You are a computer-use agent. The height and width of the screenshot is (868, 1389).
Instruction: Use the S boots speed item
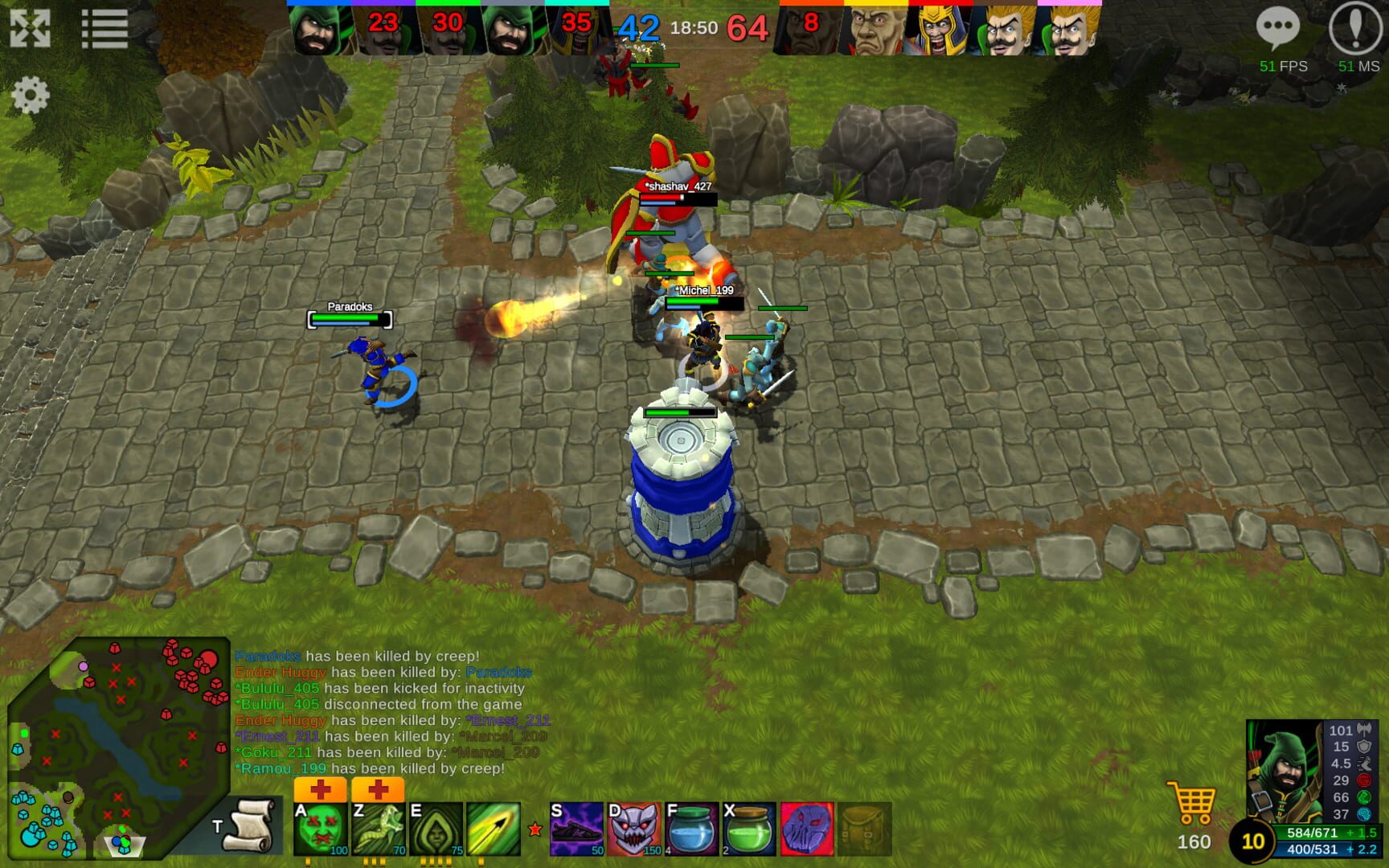coord(577,828)
